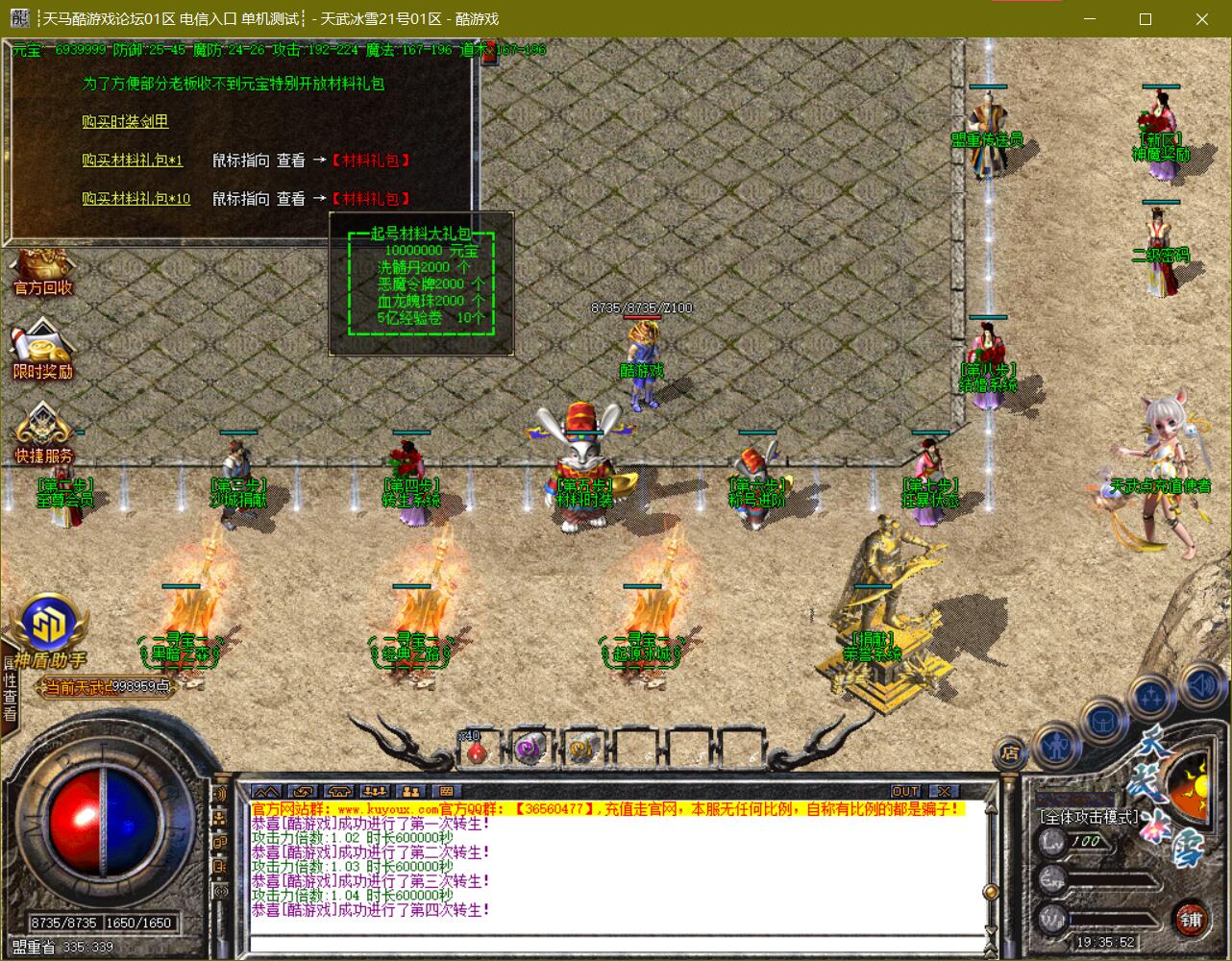This screenshot has width=1232, height=961.
Task: Open the bag inventory round button
Action: point(1101,720)
